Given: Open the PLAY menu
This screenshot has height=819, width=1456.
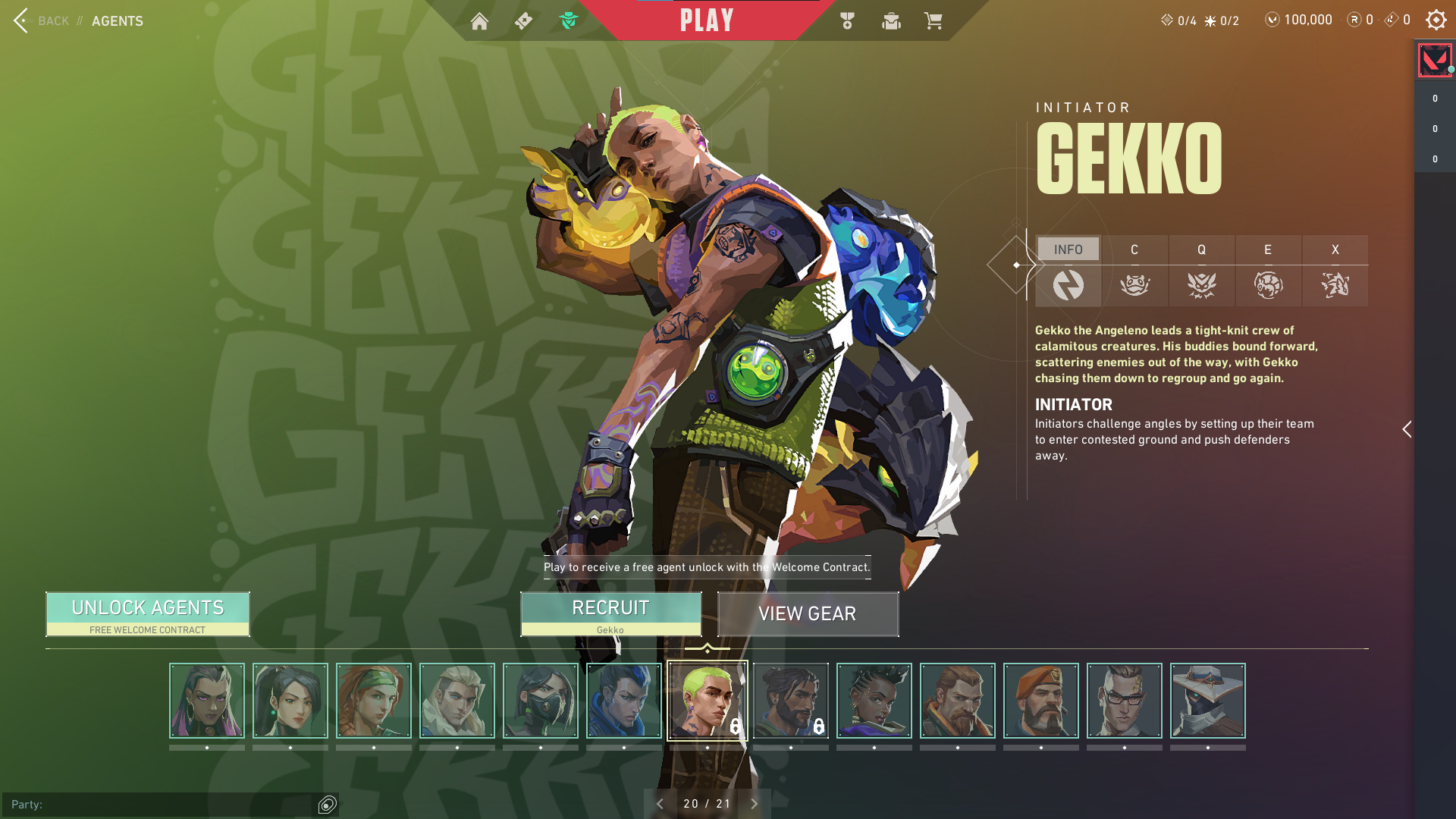Looking at the screenshot, I should tap(707, 20).
